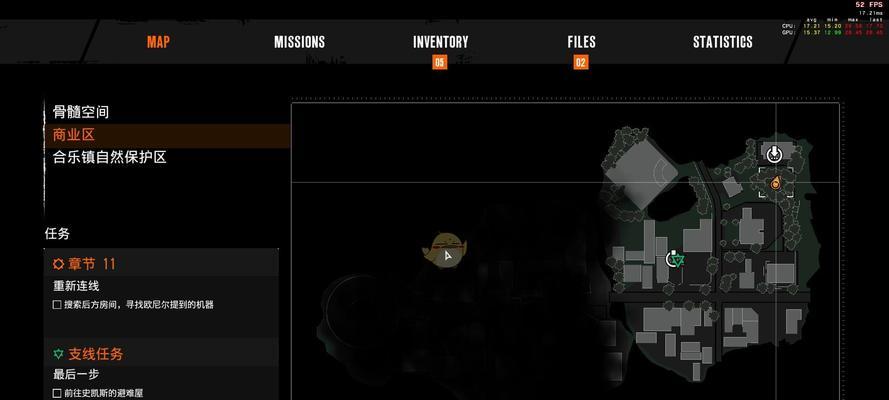The image size is (889, 400).
Task: Show the STATISTICS tab
Action: click(x=722, y=42)
